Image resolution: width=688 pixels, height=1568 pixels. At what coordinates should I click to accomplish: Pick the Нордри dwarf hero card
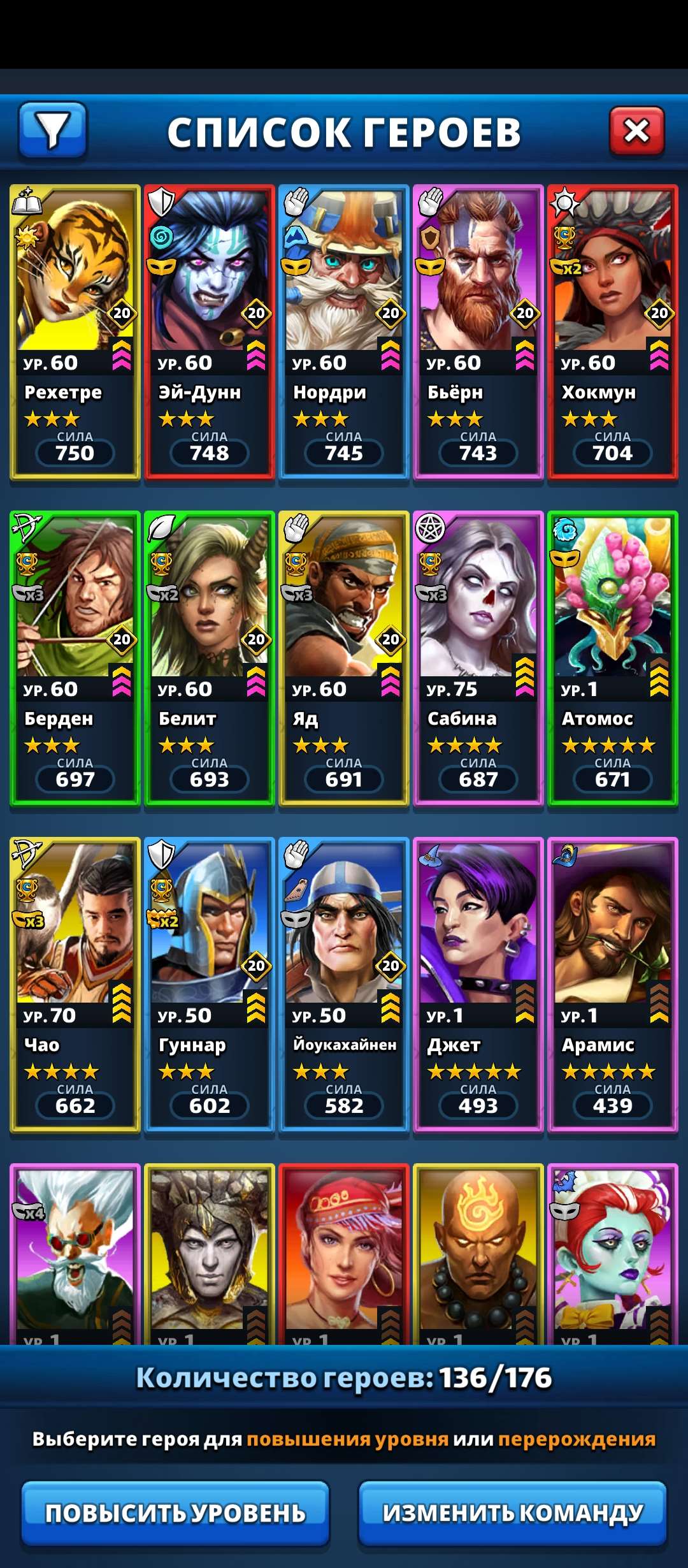[x=344, y=331]
